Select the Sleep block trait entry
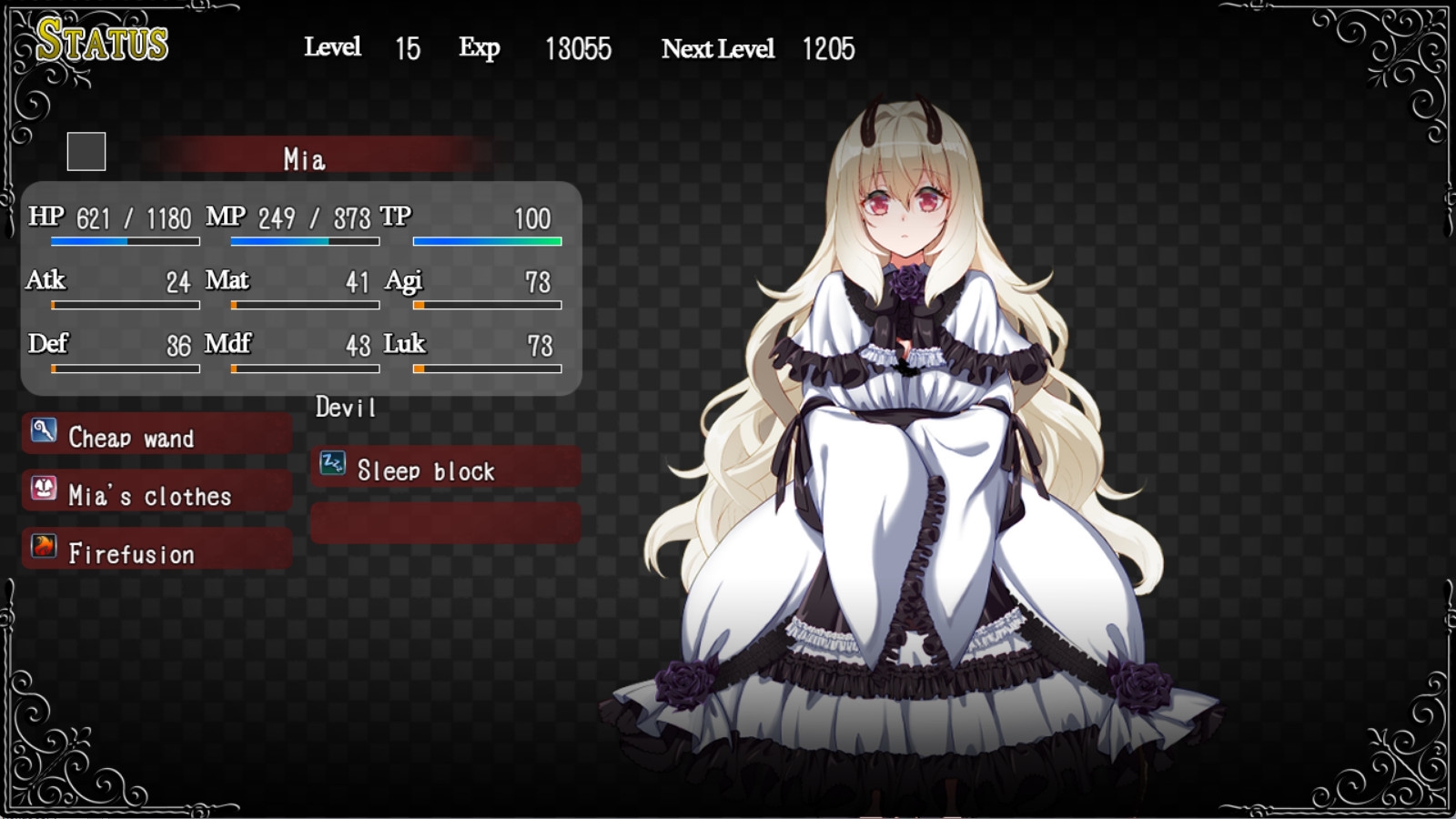This screenshot has width=1456, height=819. pyautogui.click(x=445, y=470)
